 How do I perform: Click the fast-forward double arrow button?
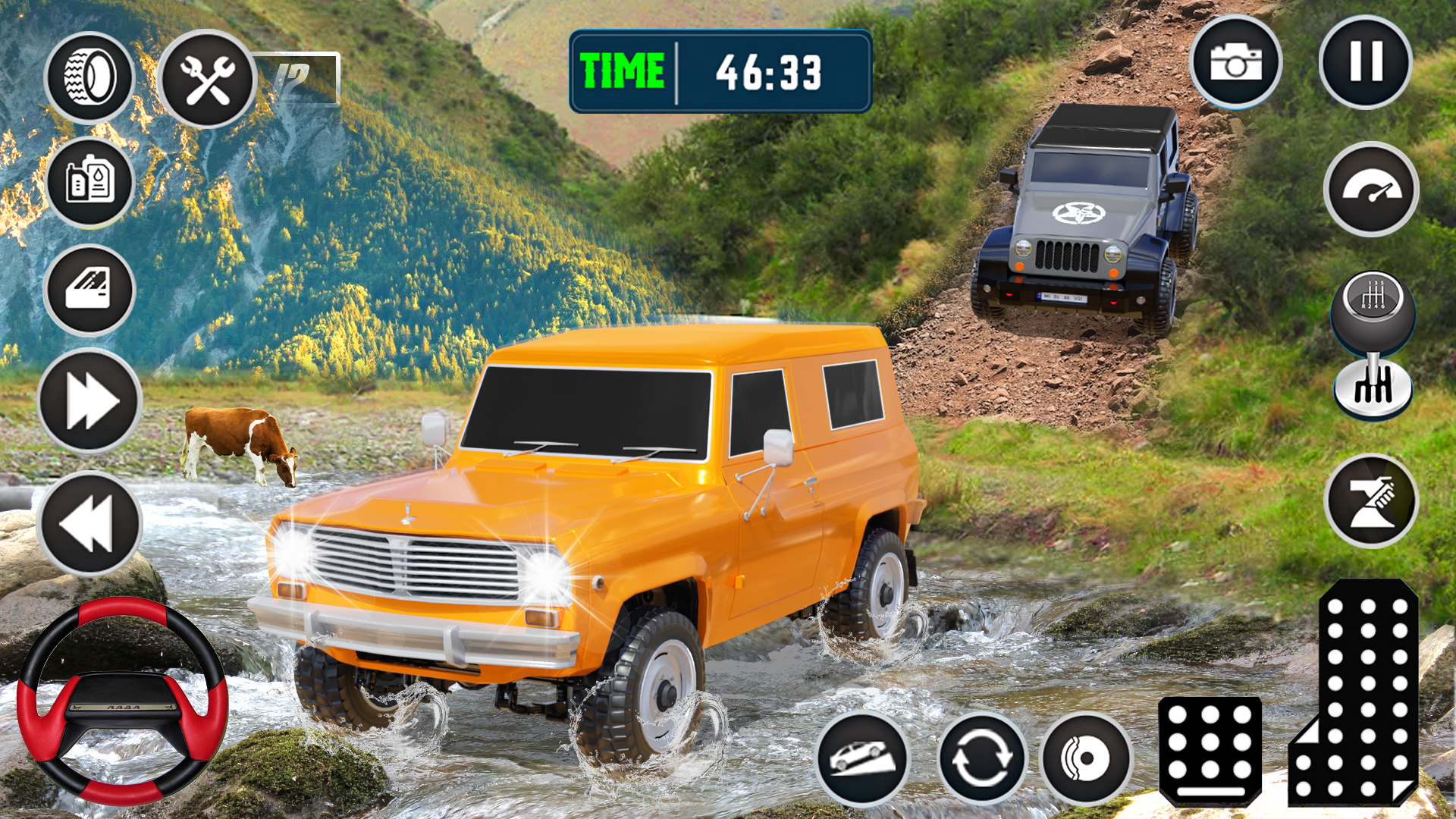pyautogui.click(x=90, y=401)
